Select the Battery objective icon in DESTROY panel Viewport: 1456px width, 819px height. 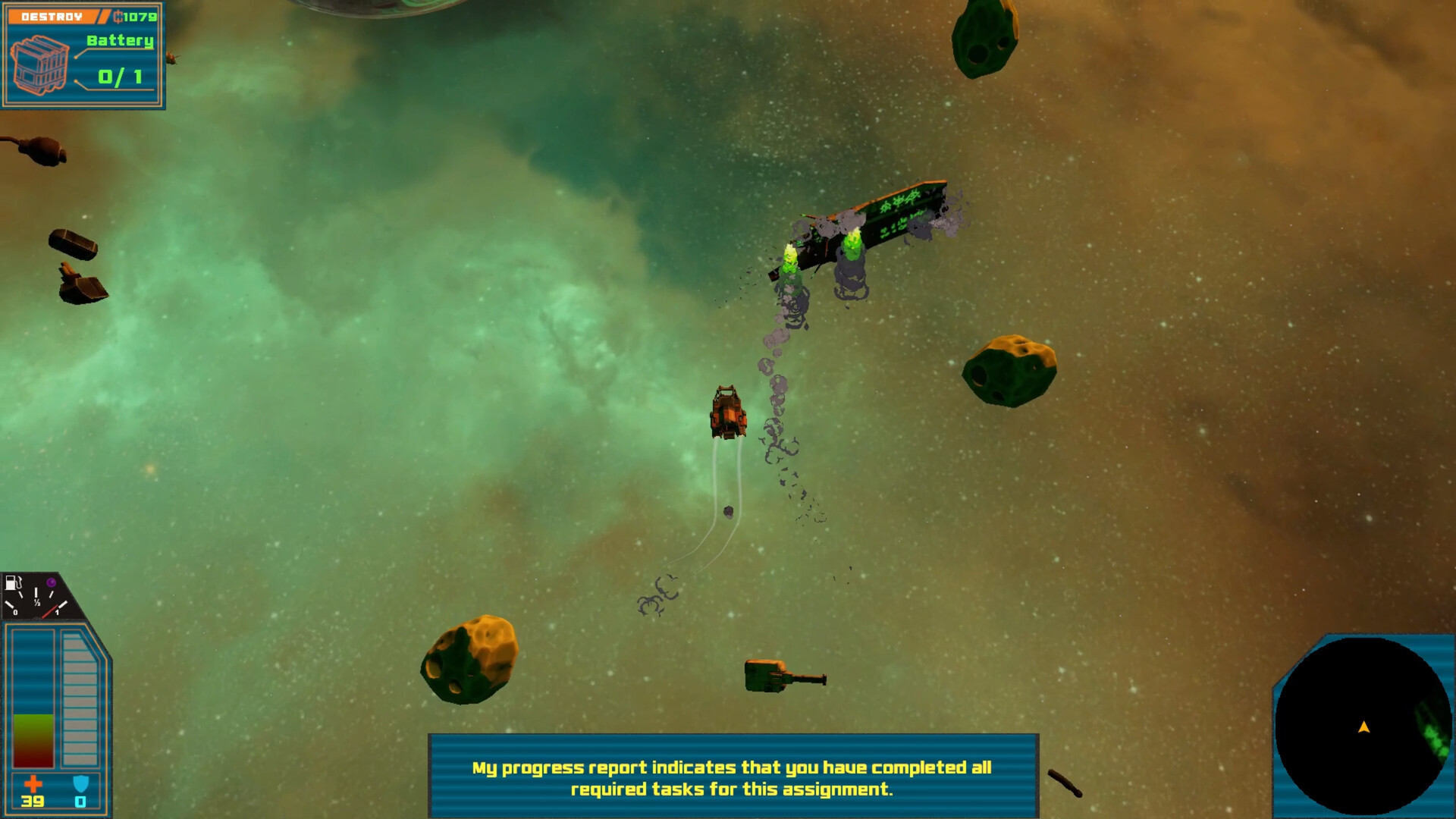click(x=38, y=64)
